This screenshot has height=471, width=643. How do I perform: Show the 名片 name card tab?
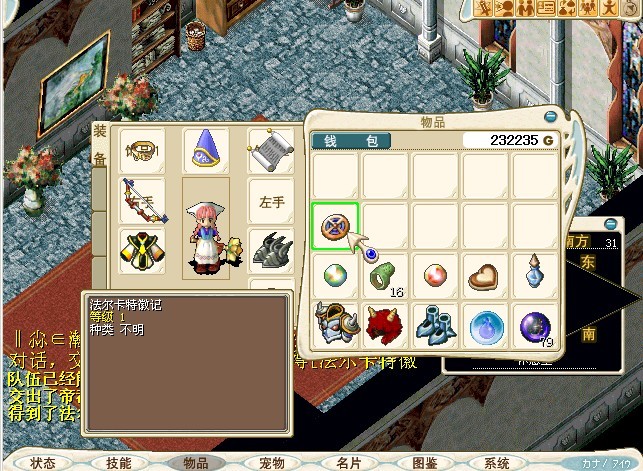(349, 463)
